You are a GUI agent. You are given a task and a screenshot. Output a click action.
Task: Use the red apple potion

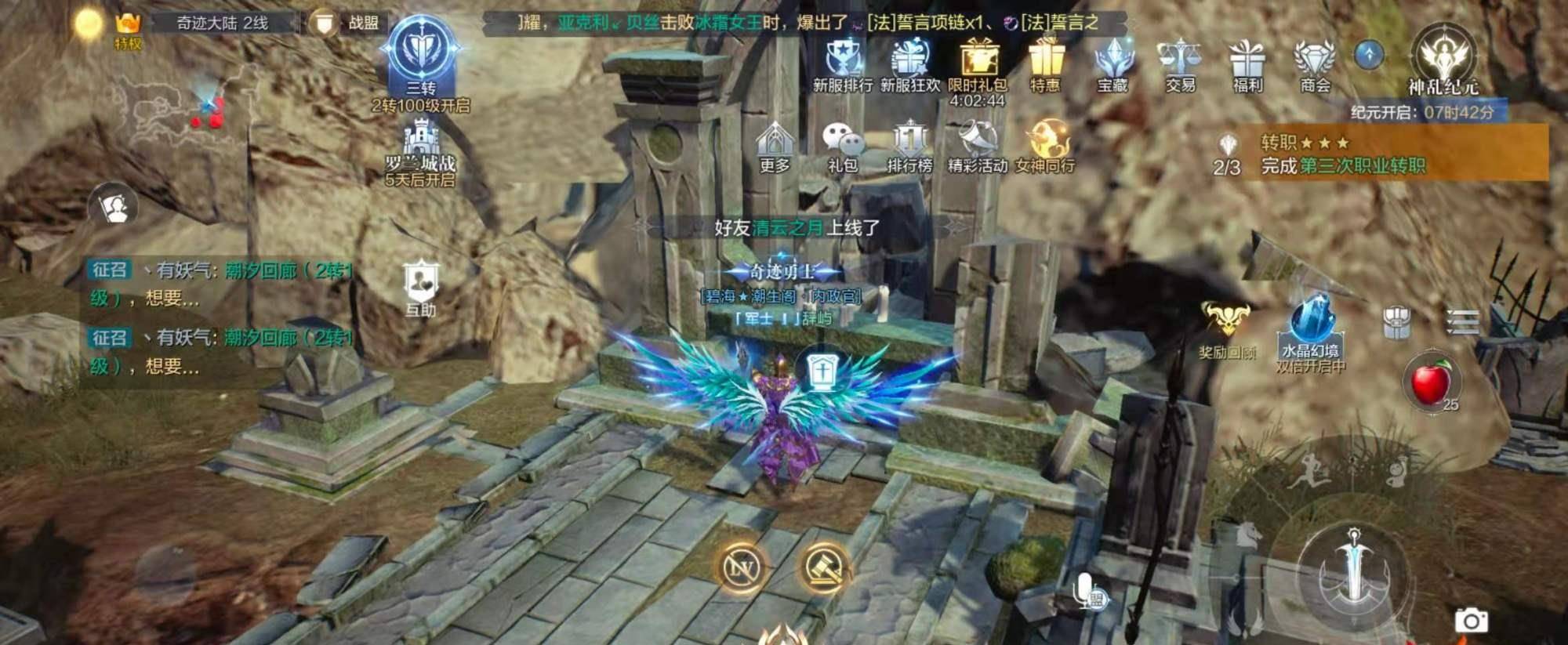pyautogui.click(x=1432, y=382)
